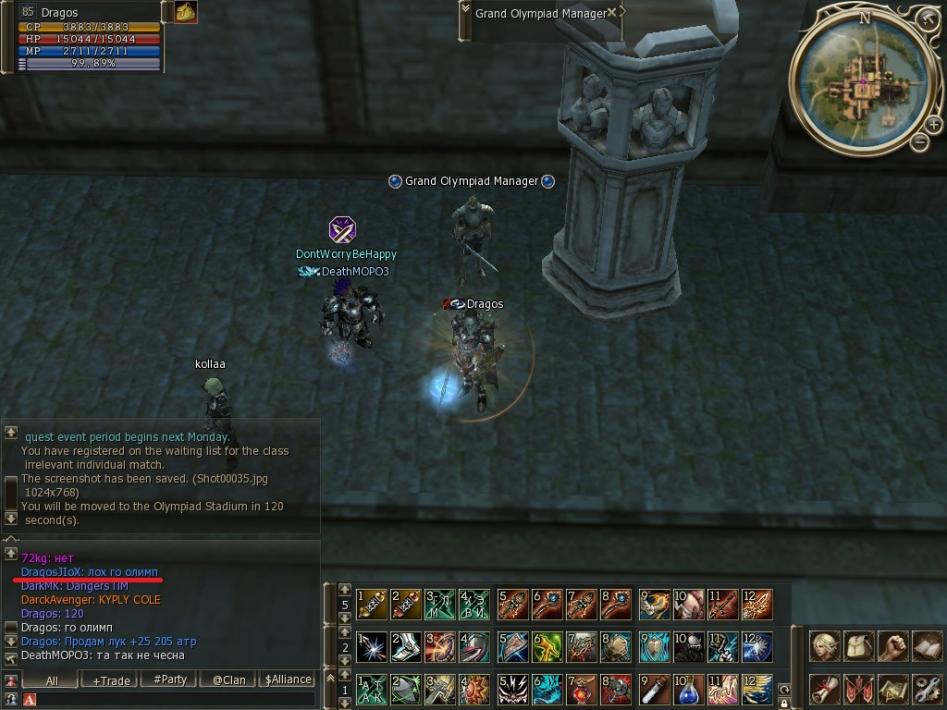Open the circular town minimap
This screenshot has width=947, height=710.
[x=863, y=76]
